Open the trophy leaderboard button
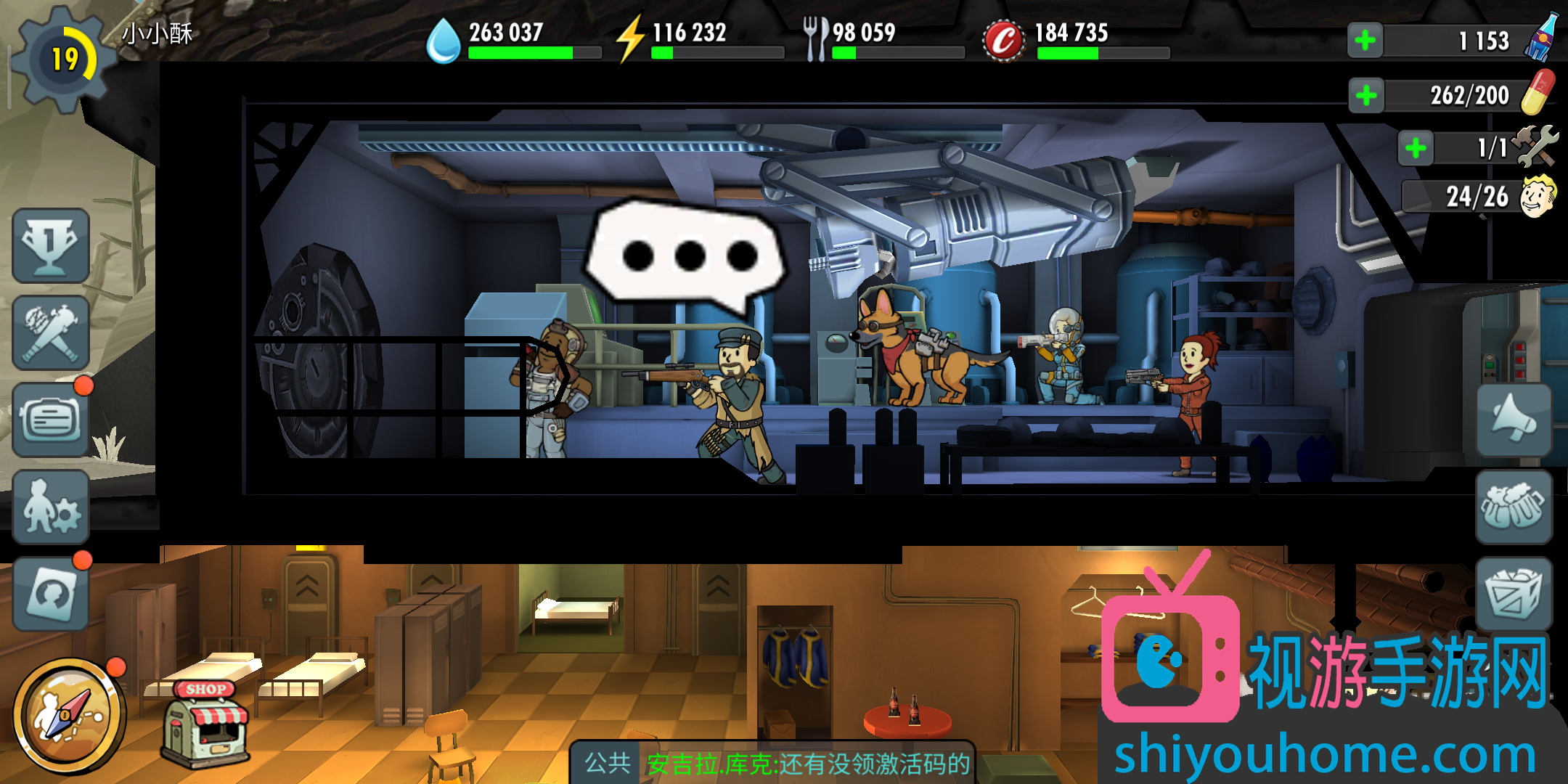The image size is (1568, 784). point(51,245)
